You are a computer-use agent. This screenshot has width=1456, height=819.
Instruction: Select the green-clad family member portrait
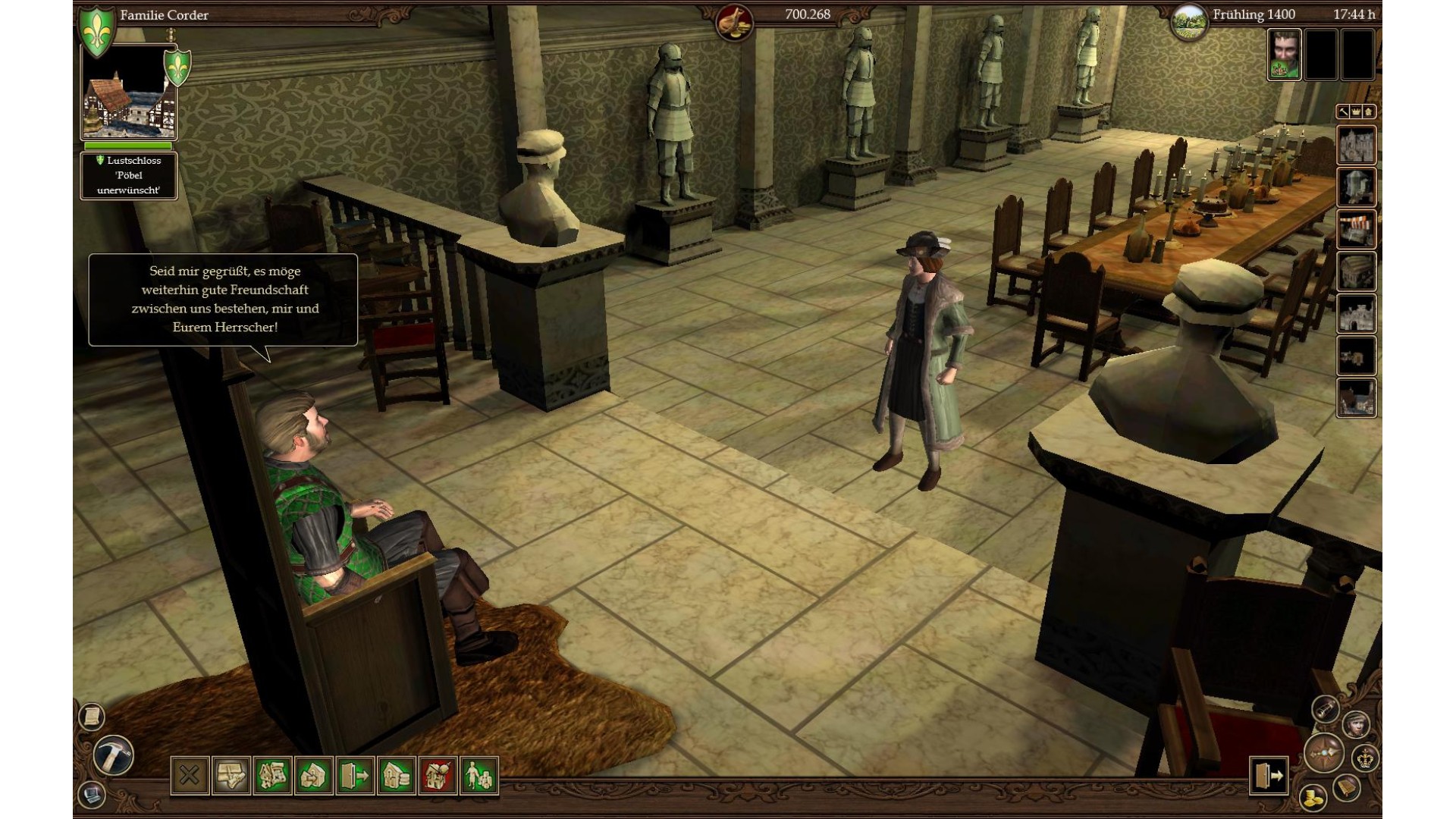1284,55
